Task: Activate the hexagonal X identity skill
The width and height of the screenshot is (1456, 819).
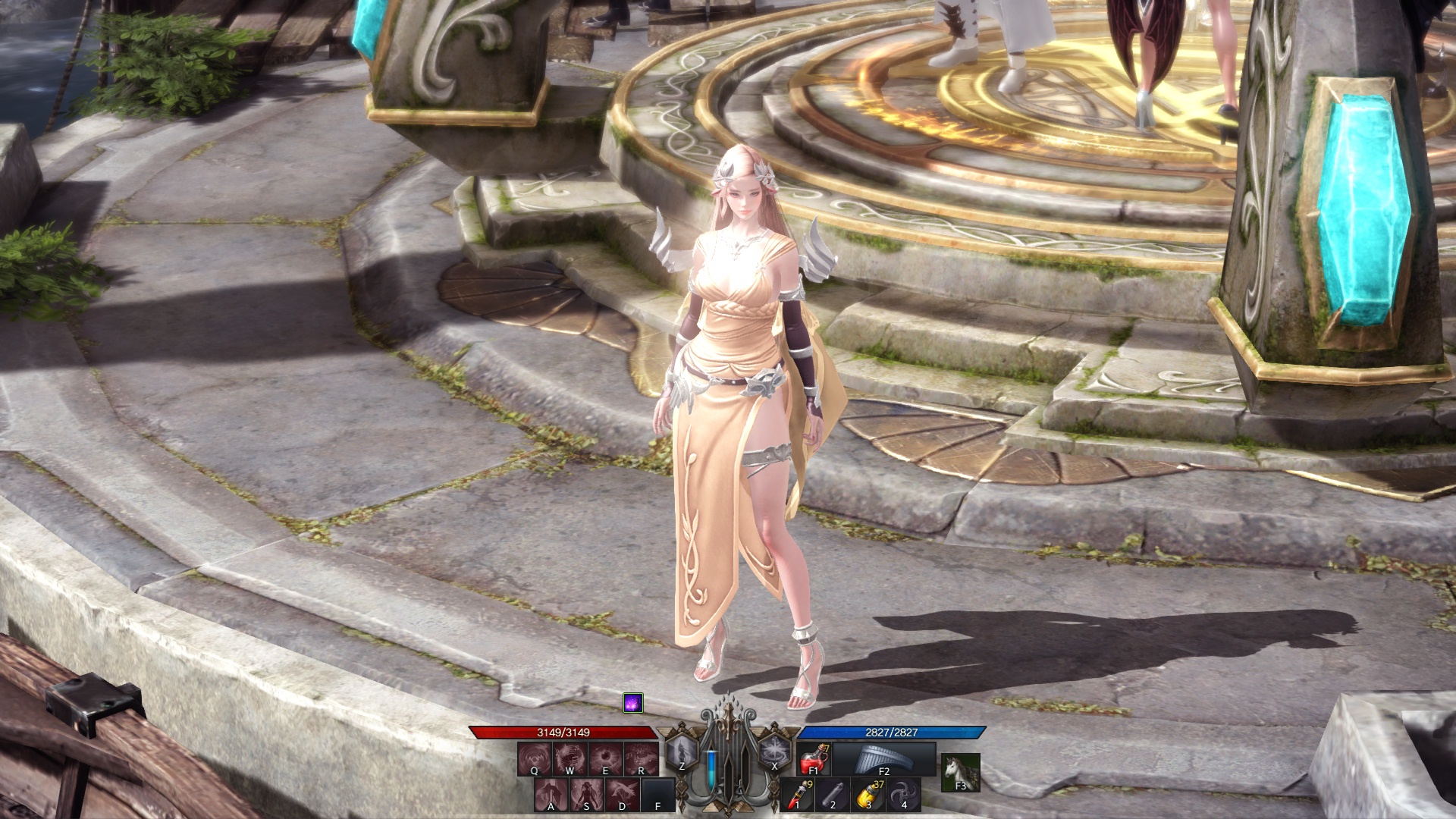Action: point(774,753)
